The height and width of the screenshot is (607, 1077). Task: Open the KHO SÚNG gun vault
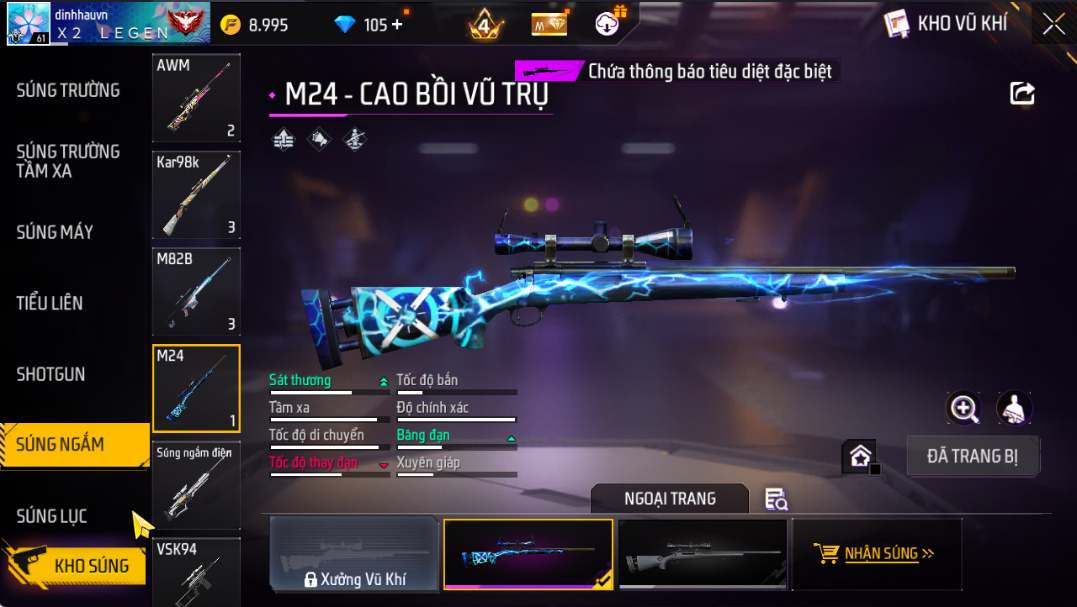click(90, 566)
